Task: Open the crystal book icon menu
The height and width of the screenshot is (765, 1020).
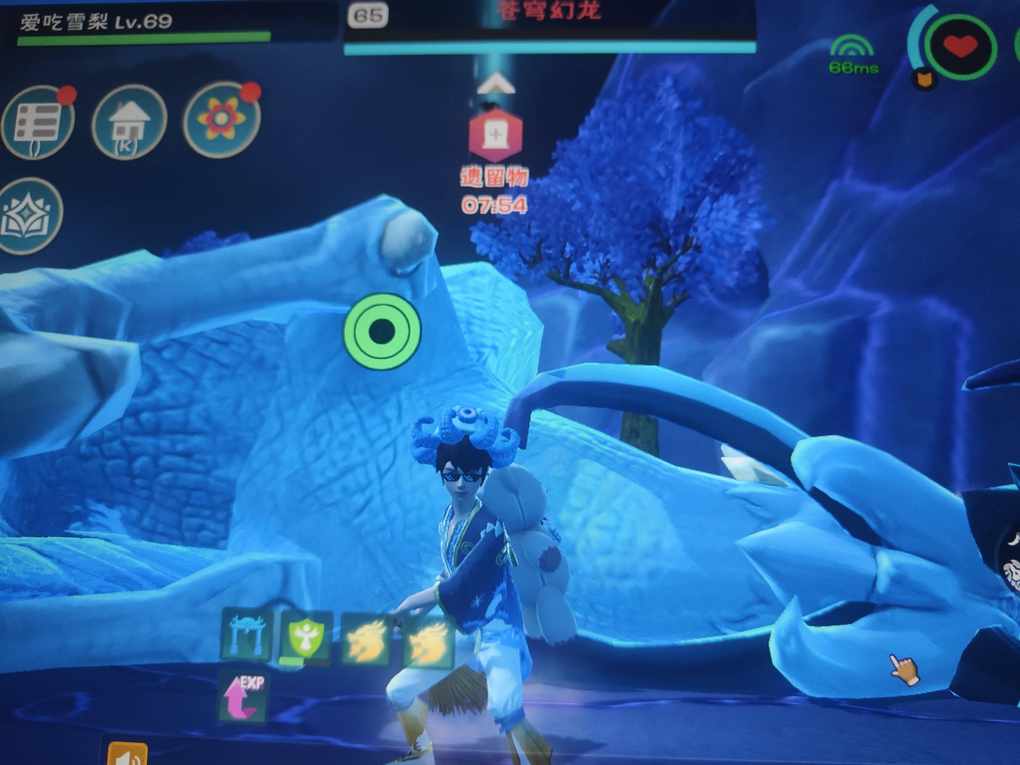Action: click(x=29, y=216)
